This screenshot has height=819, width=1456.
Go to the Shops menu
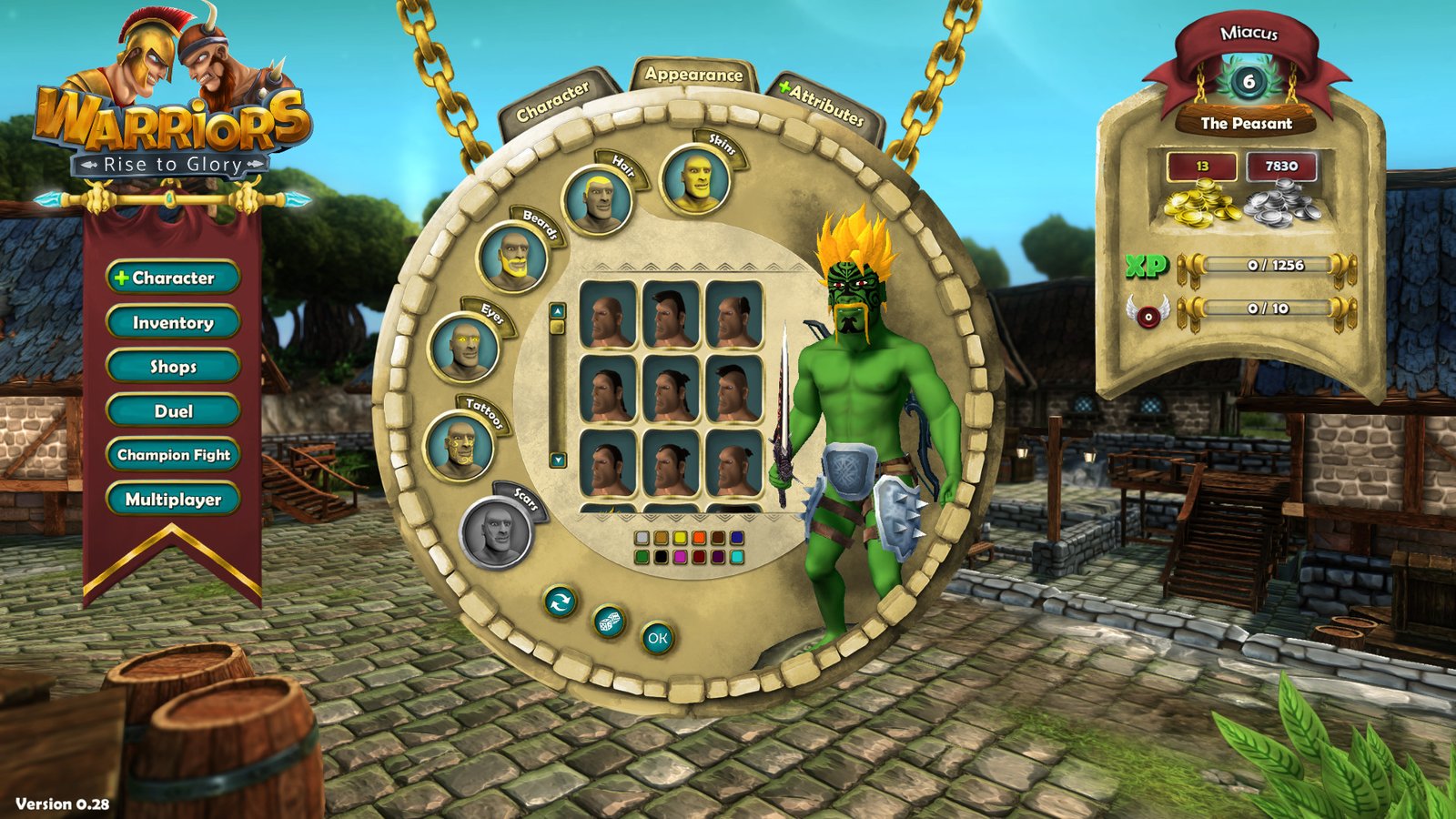point(173,367)
